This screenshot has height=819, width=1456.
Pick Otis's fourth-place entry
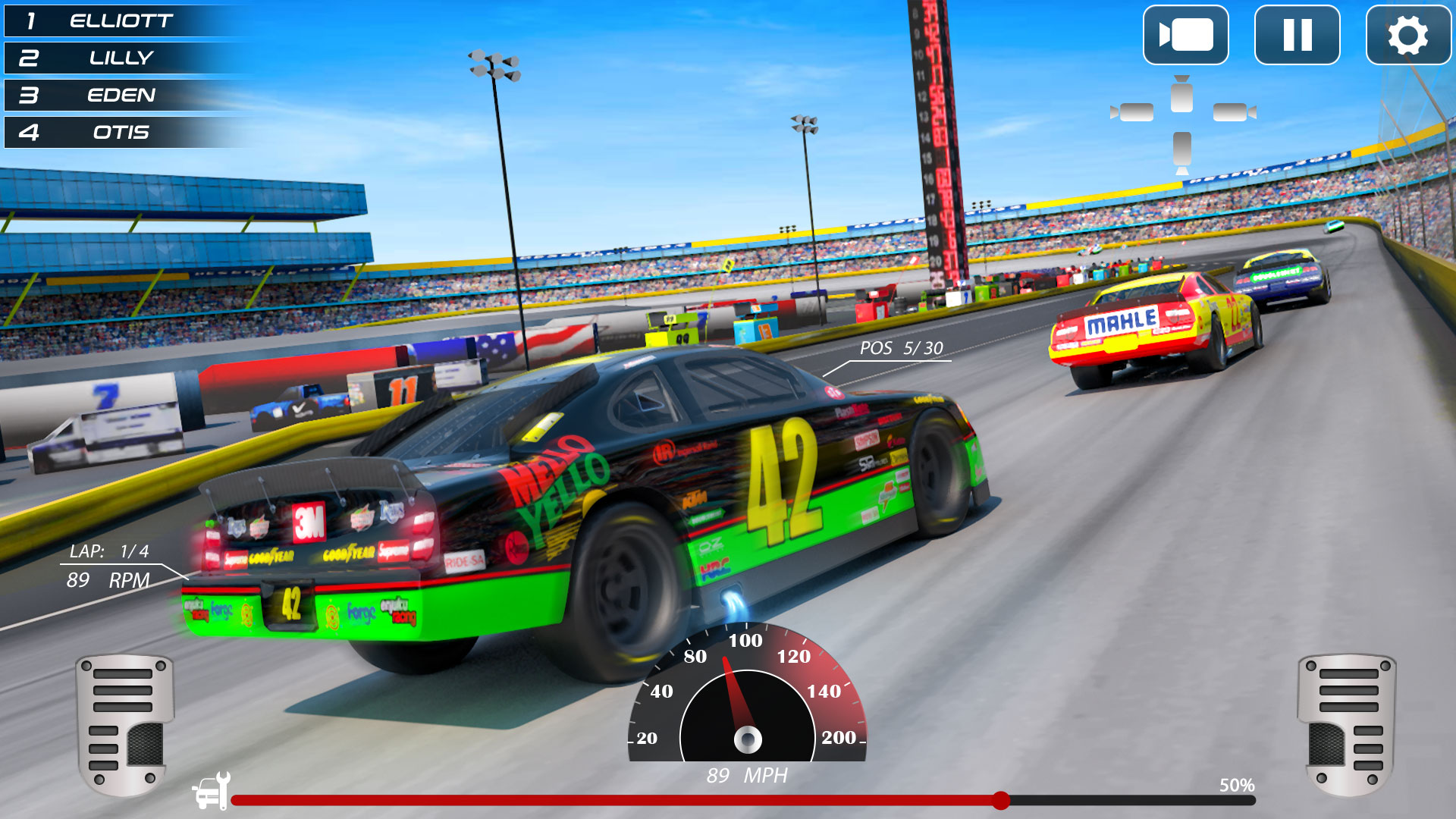pyautogui.click(x=121, y=133)
